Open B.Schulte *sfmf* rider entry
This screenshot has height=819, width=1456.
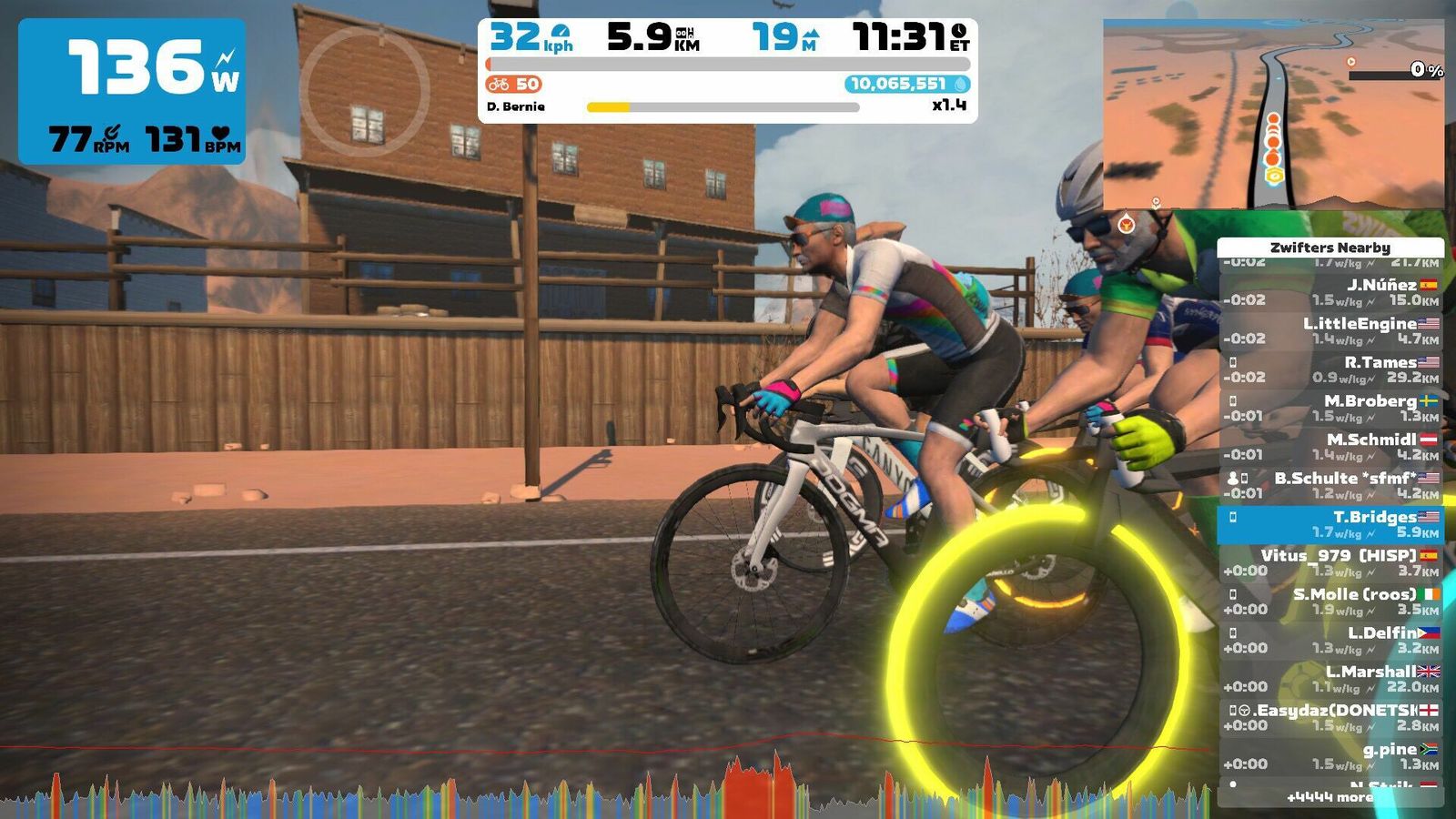click(1330, 485)
